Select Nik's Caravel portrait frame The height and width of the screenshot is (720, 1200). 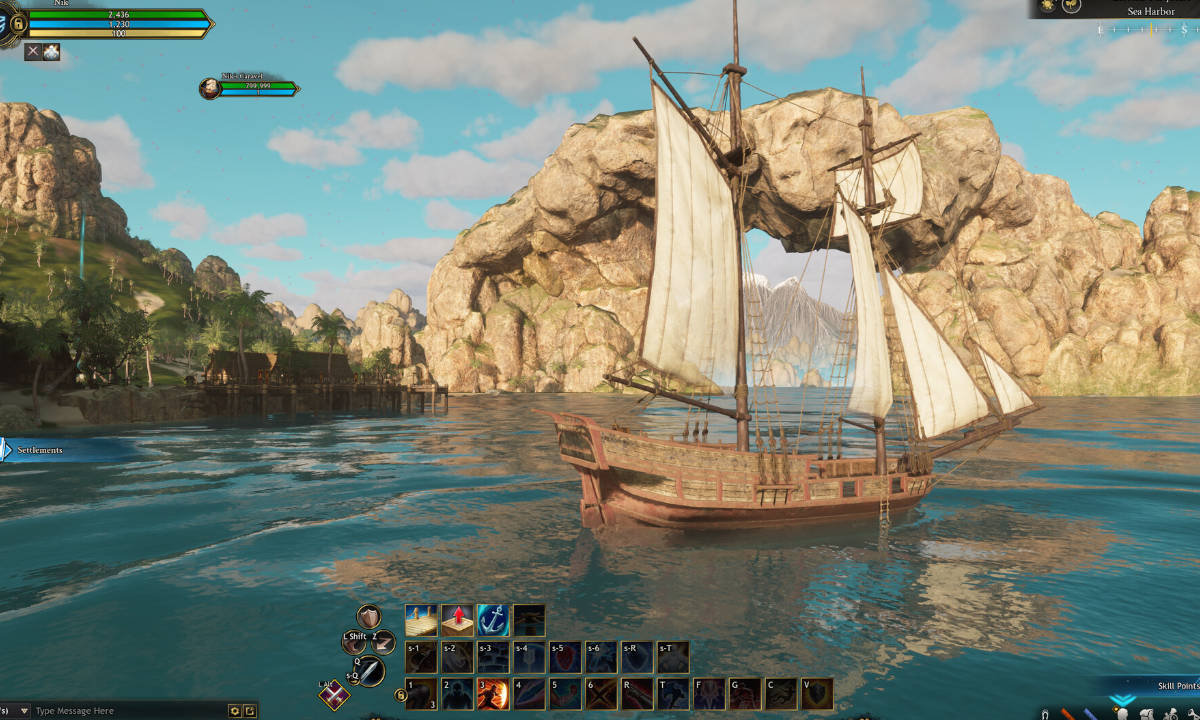[210, 88]
